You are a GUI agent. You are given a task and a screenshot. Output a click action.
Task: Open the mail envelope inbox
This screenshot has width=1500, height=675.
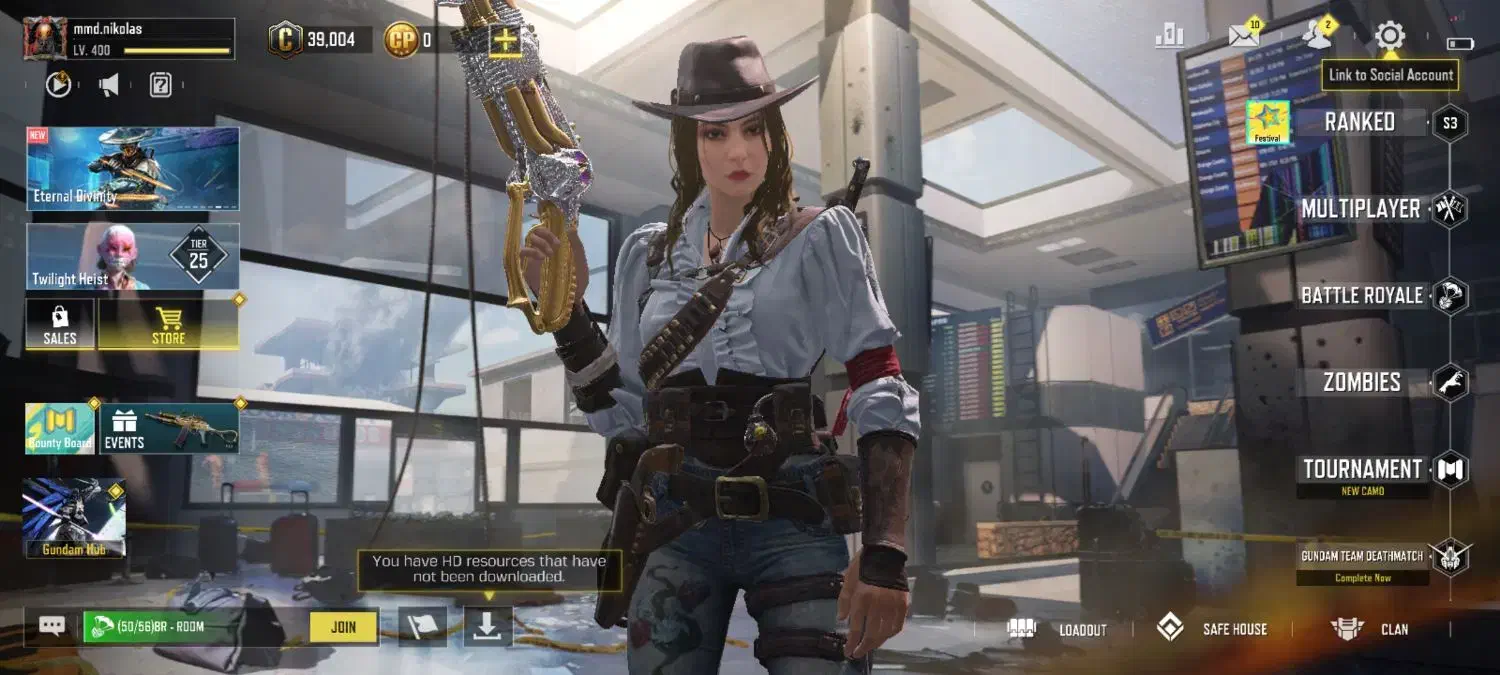pos(1243,37)
